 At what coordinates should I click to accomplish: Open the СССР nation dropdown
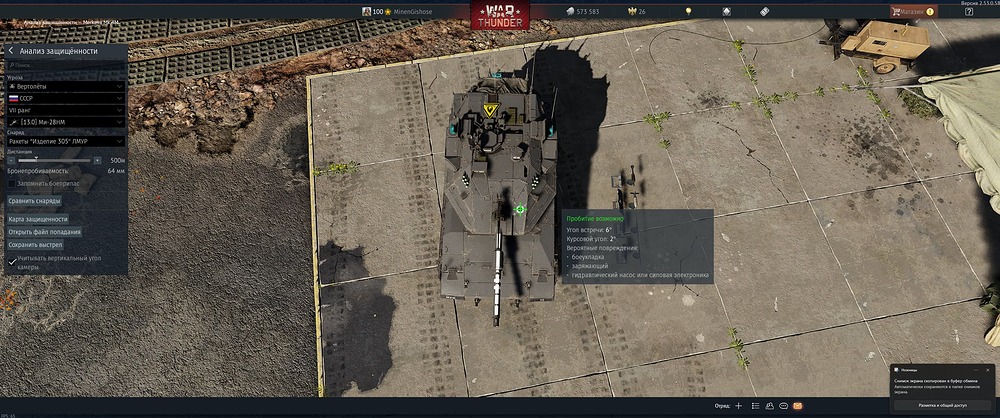65,99
